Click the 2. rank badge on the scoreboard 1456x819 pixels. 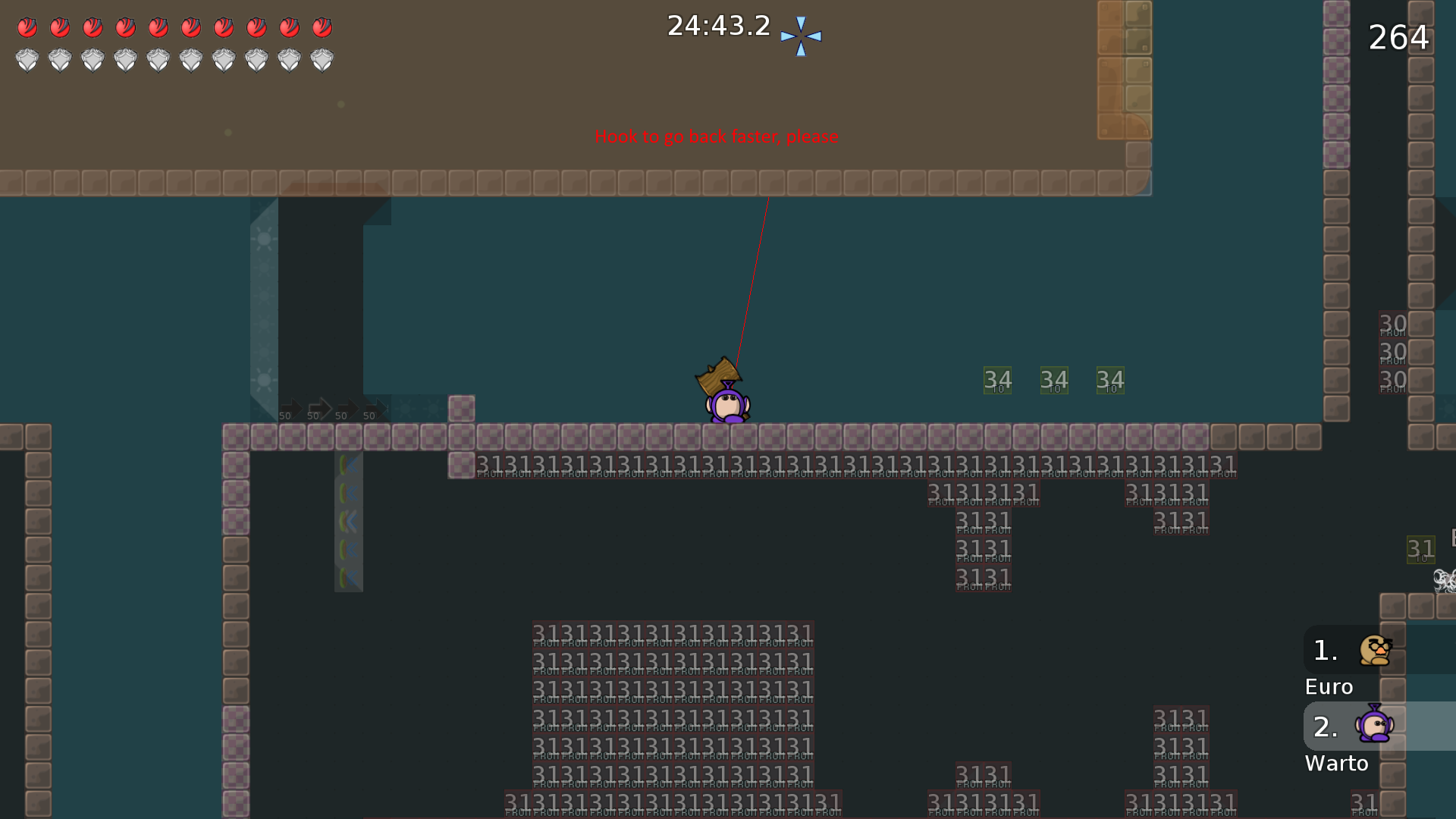coord(1325,728)
